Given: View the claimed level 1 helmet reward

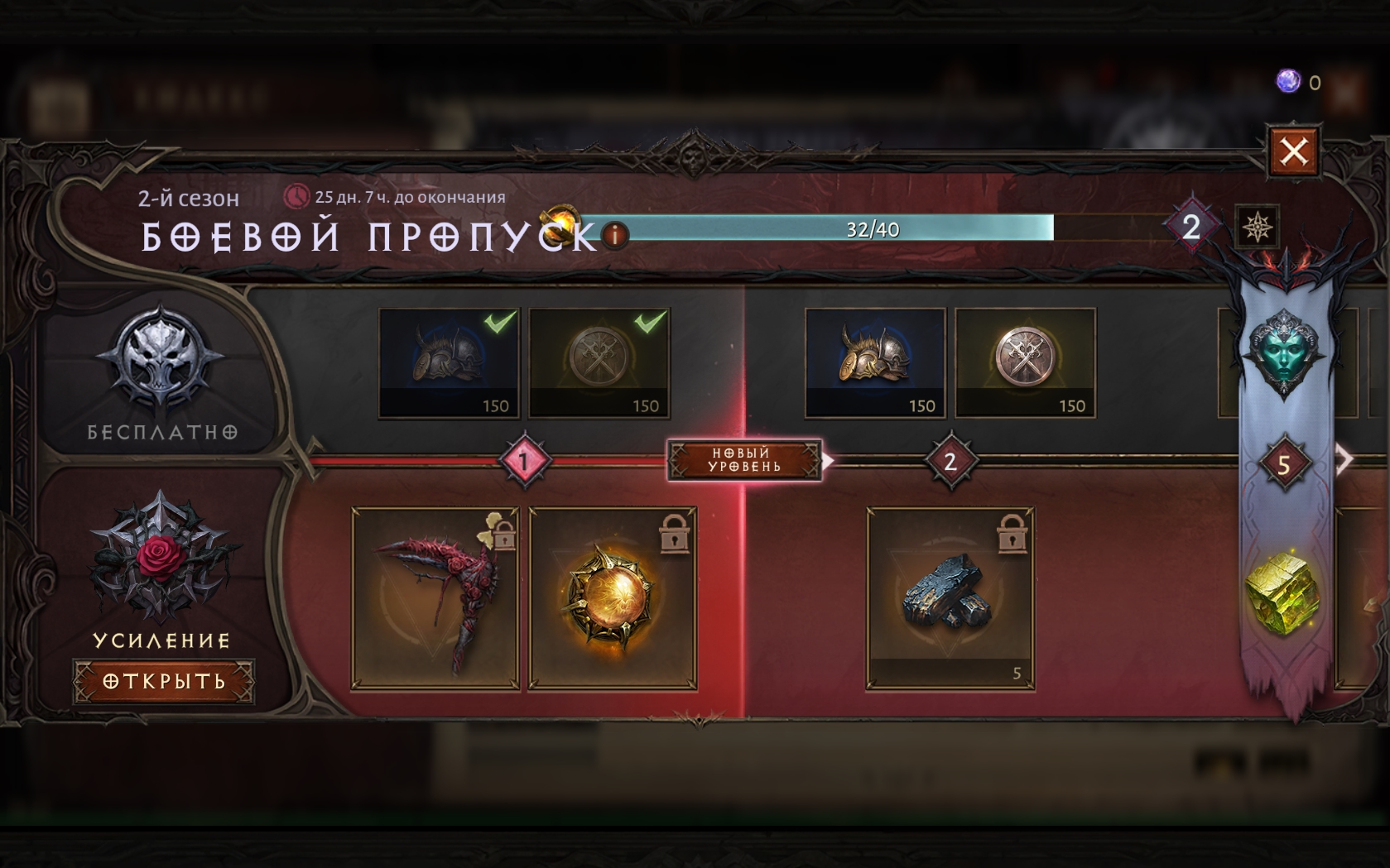Looking at the screenshot, I should (449, 362).
